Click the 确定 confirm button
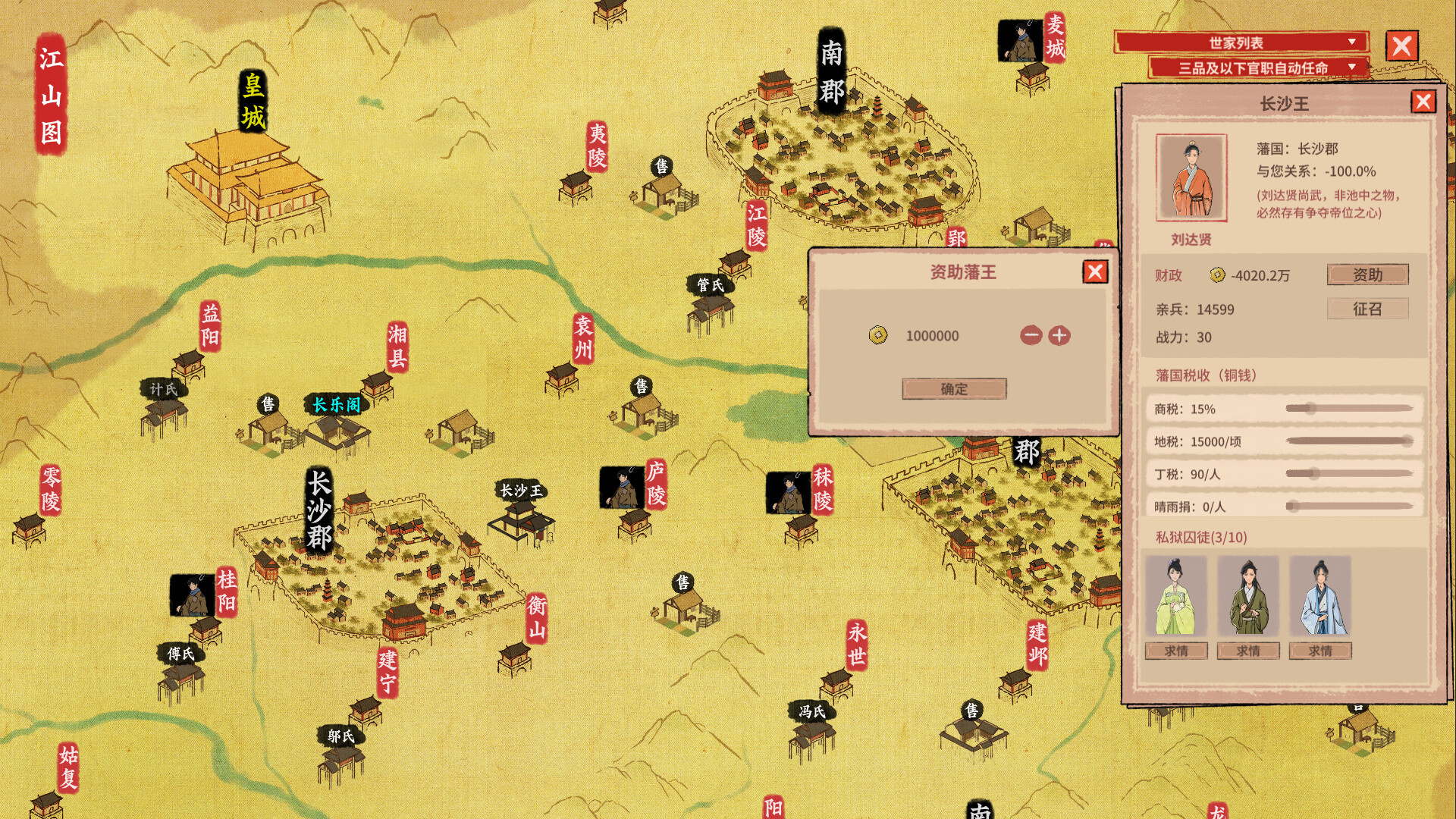 click(954, 388)
